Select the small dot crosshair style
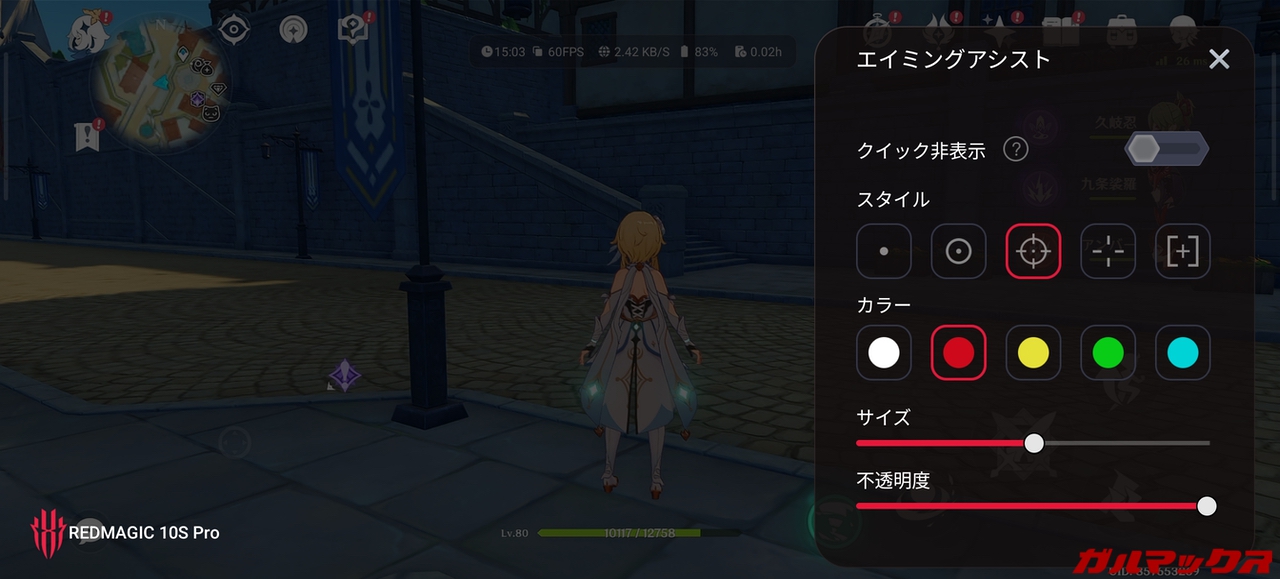 pos(884,251)
